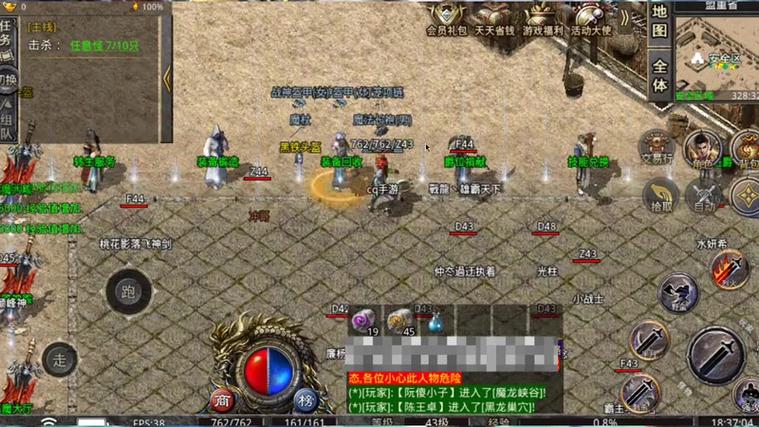Open the 商 shop button beside the orb
Image resolution: width=759 pixels, height=427 pixels.
[223, 399]
